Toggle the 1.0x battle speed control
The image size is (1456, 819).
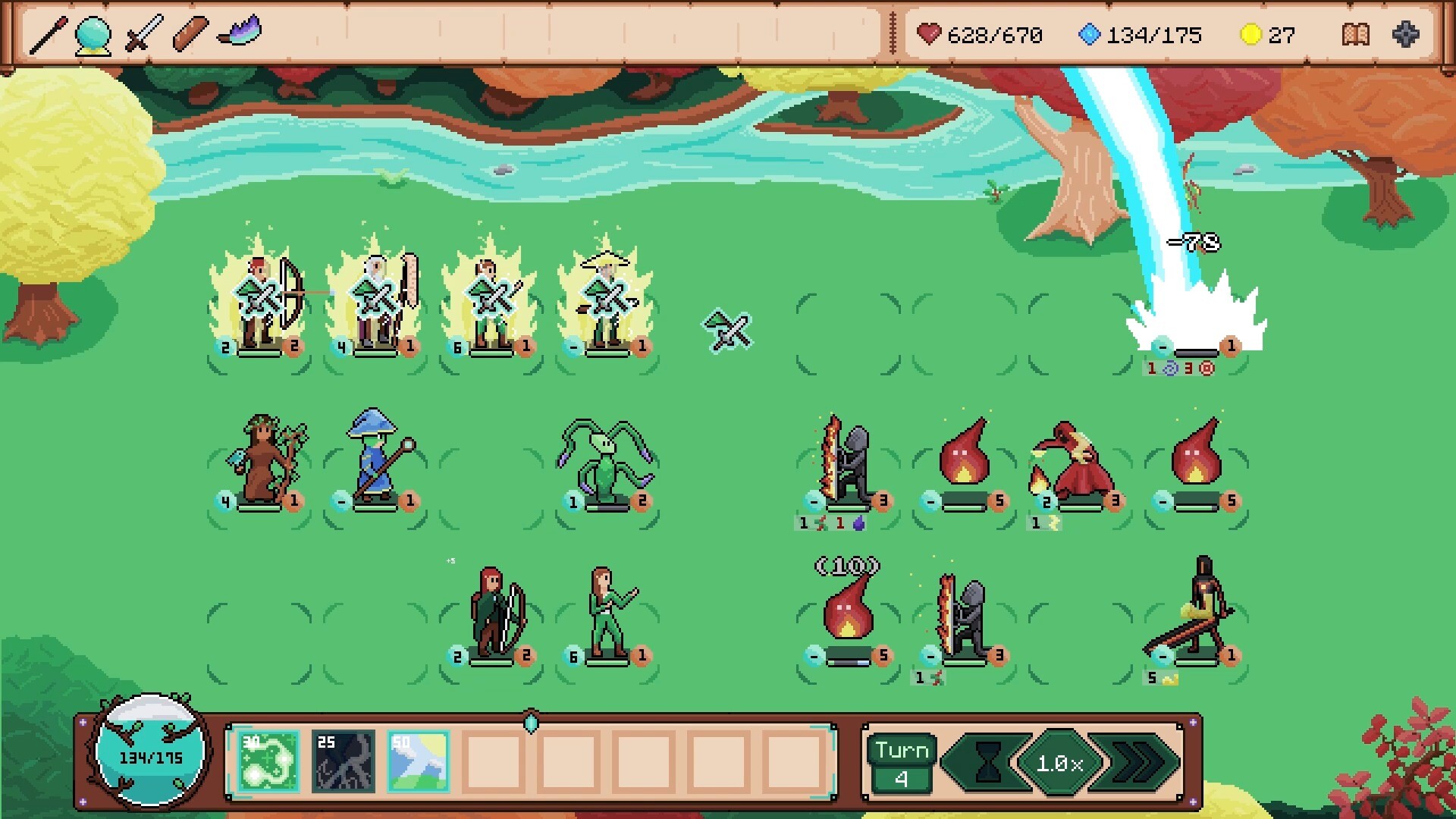[1061, 762]
